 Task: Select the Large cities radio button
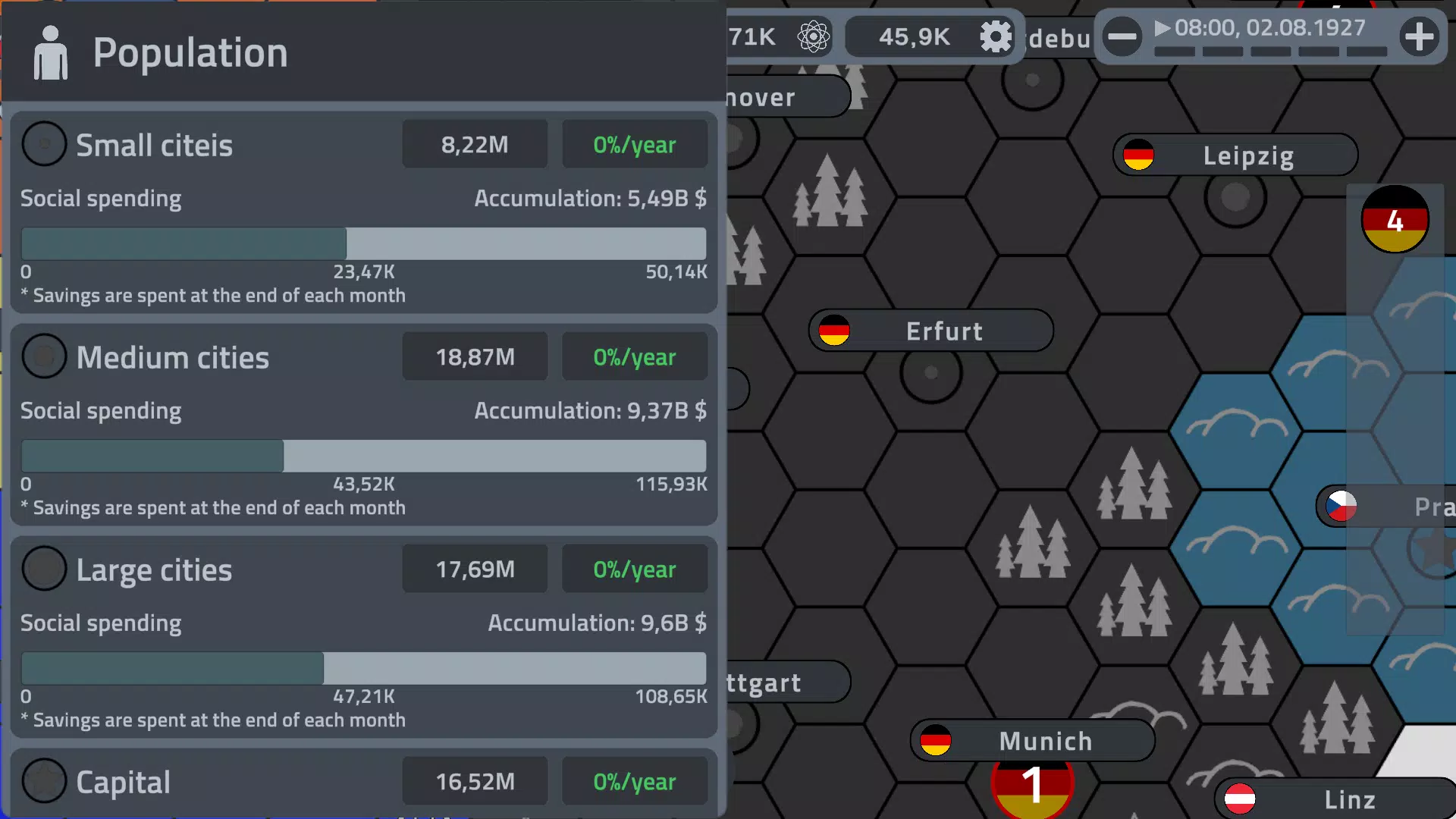[x=44, y=568]
